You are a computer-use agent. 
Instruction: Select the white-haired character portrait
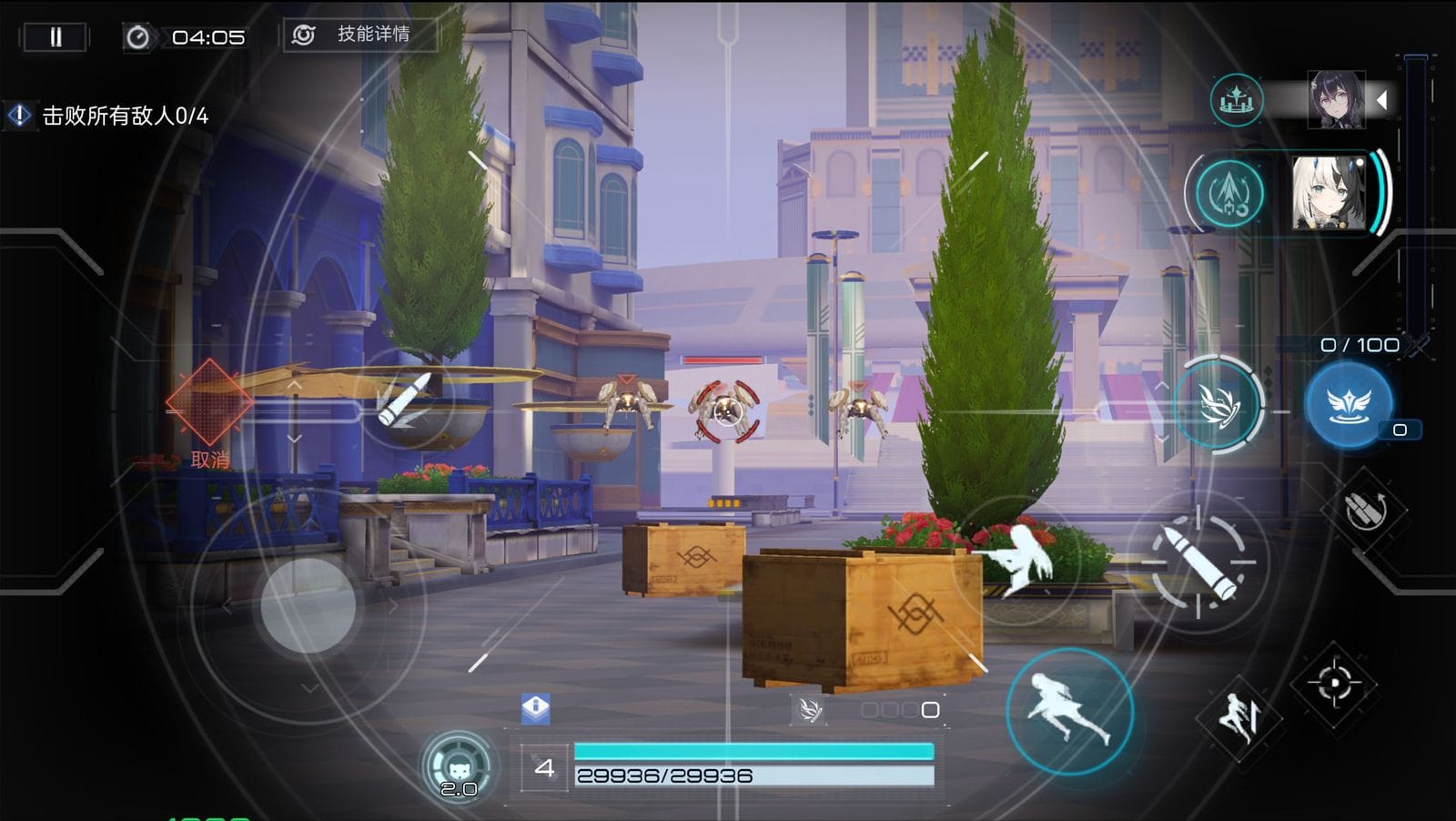click(x=1329, y=193)
